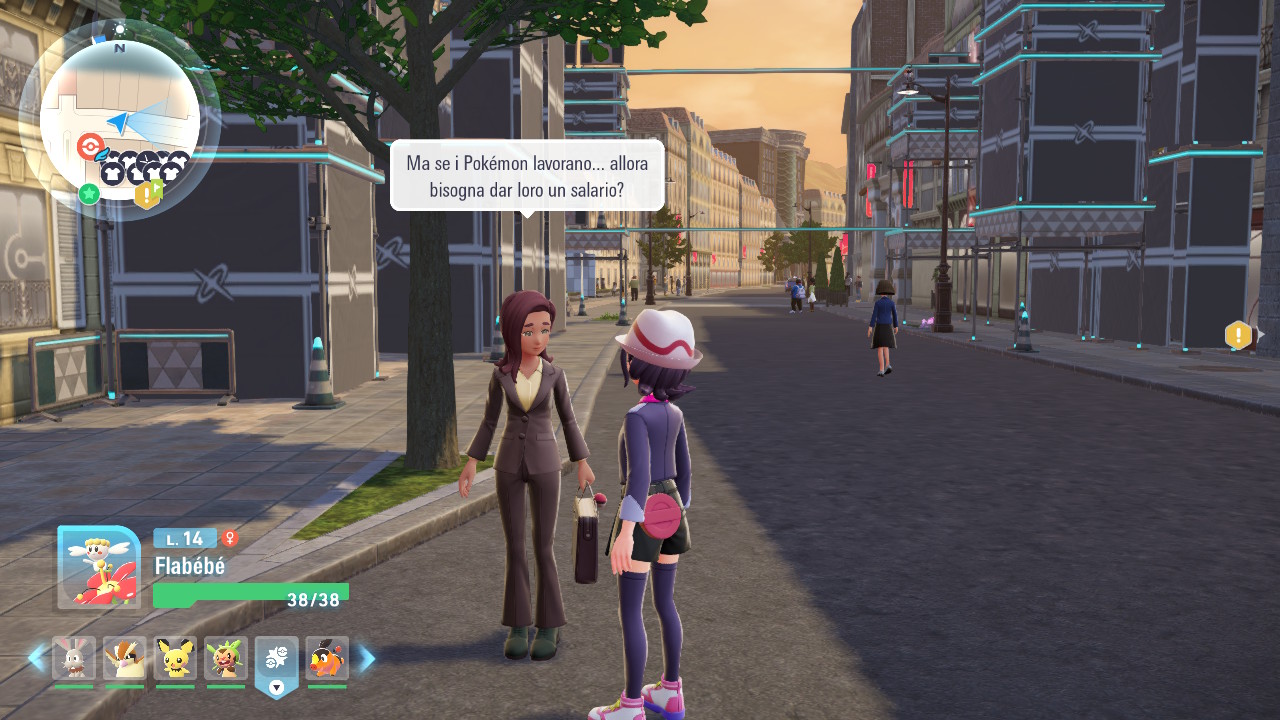Screen dimensions: 1280x720
Task: Select the red Pokémon Center map marker
Action: coord(89,147)
